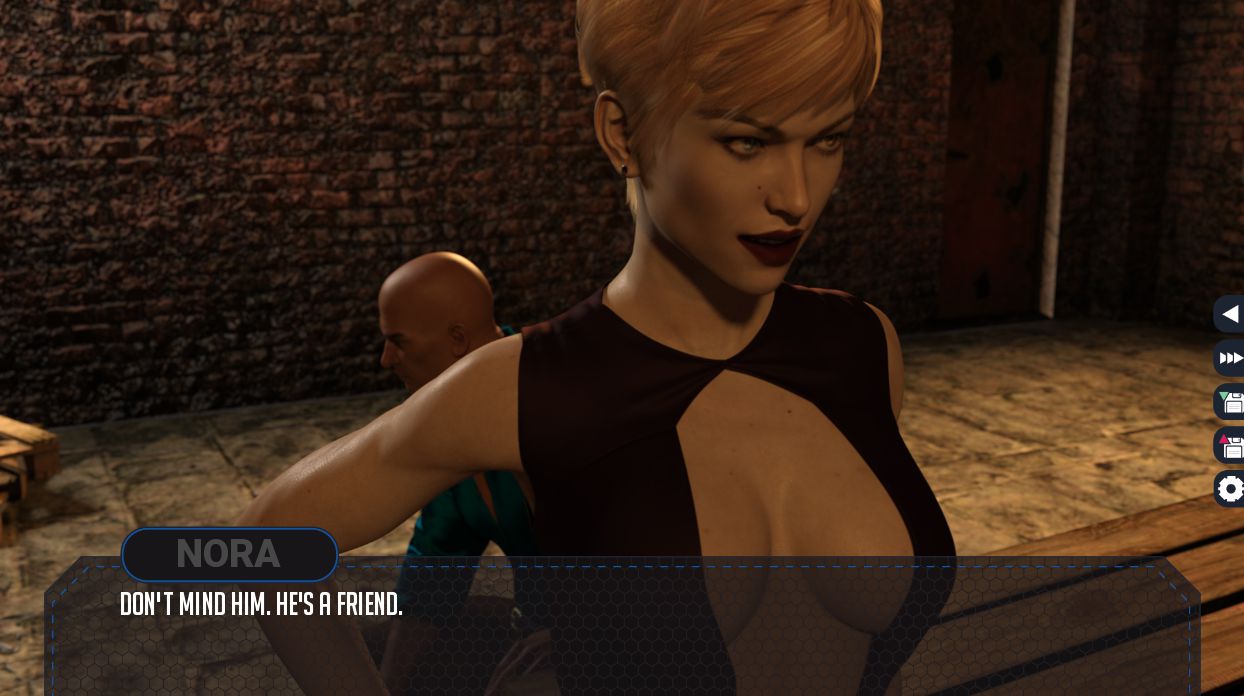Screen dimensions: 1244x696
Task: Open settings with the gear icon
Action: click(1230, 489)
